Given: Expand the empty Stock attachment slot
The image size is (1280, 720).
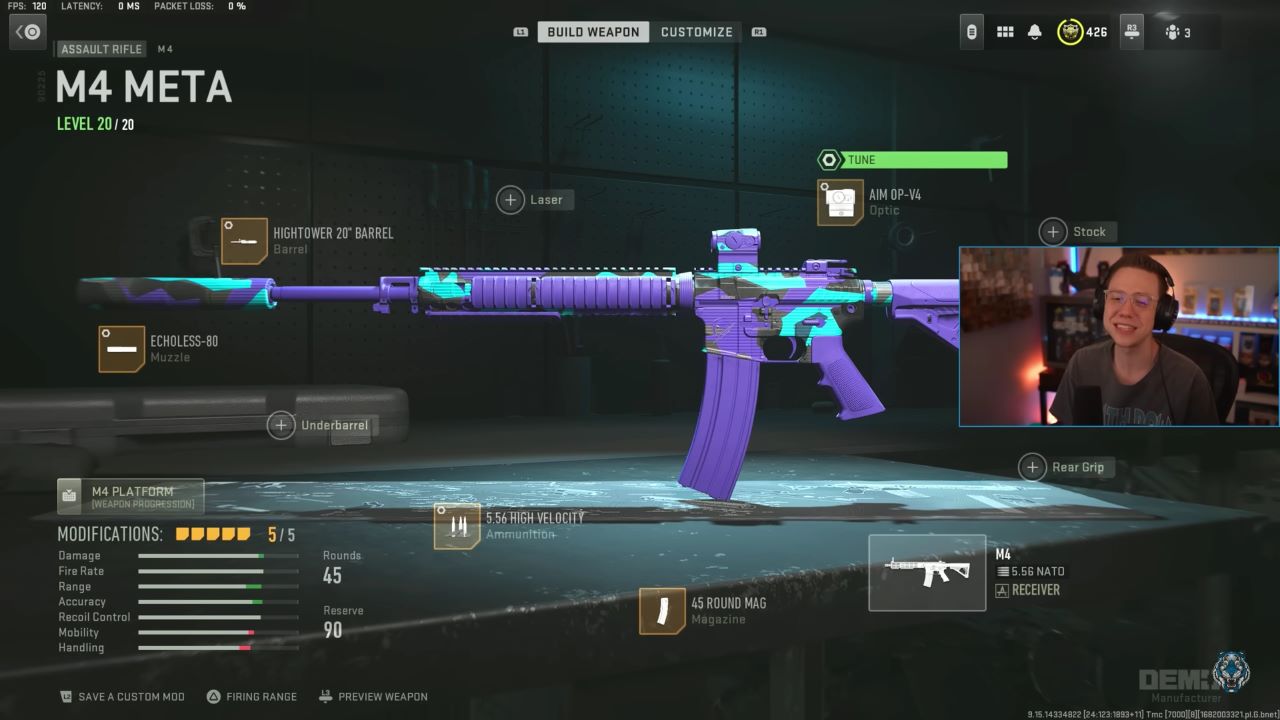Looking at the screenshot, I should click(x=1052, y=231).
